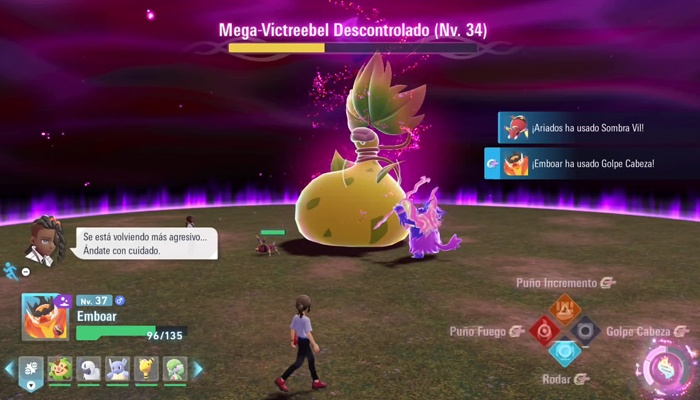Switch to Wartortle in the party bar
The height and width of the screenshot is (400, 700).
point(118,369)
